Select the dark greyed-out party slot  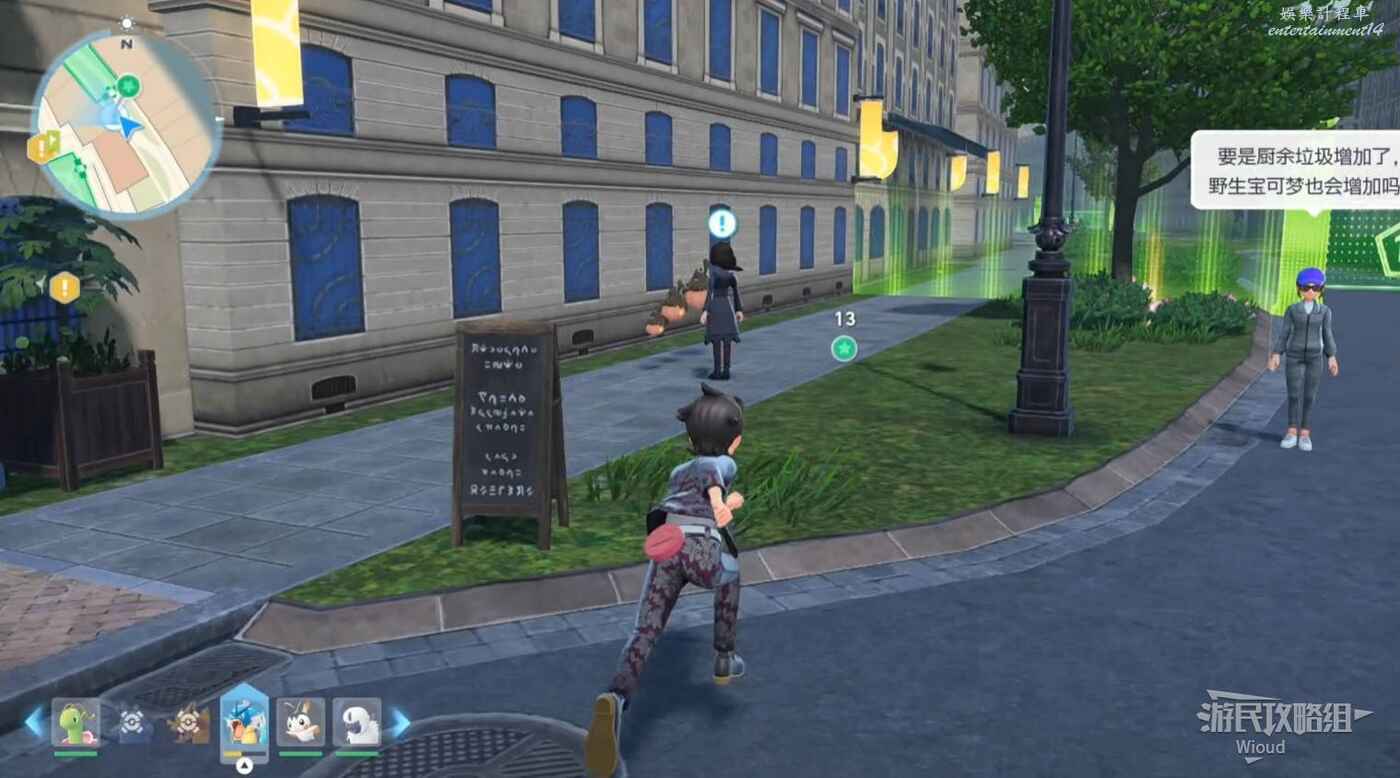click(132, 722)
